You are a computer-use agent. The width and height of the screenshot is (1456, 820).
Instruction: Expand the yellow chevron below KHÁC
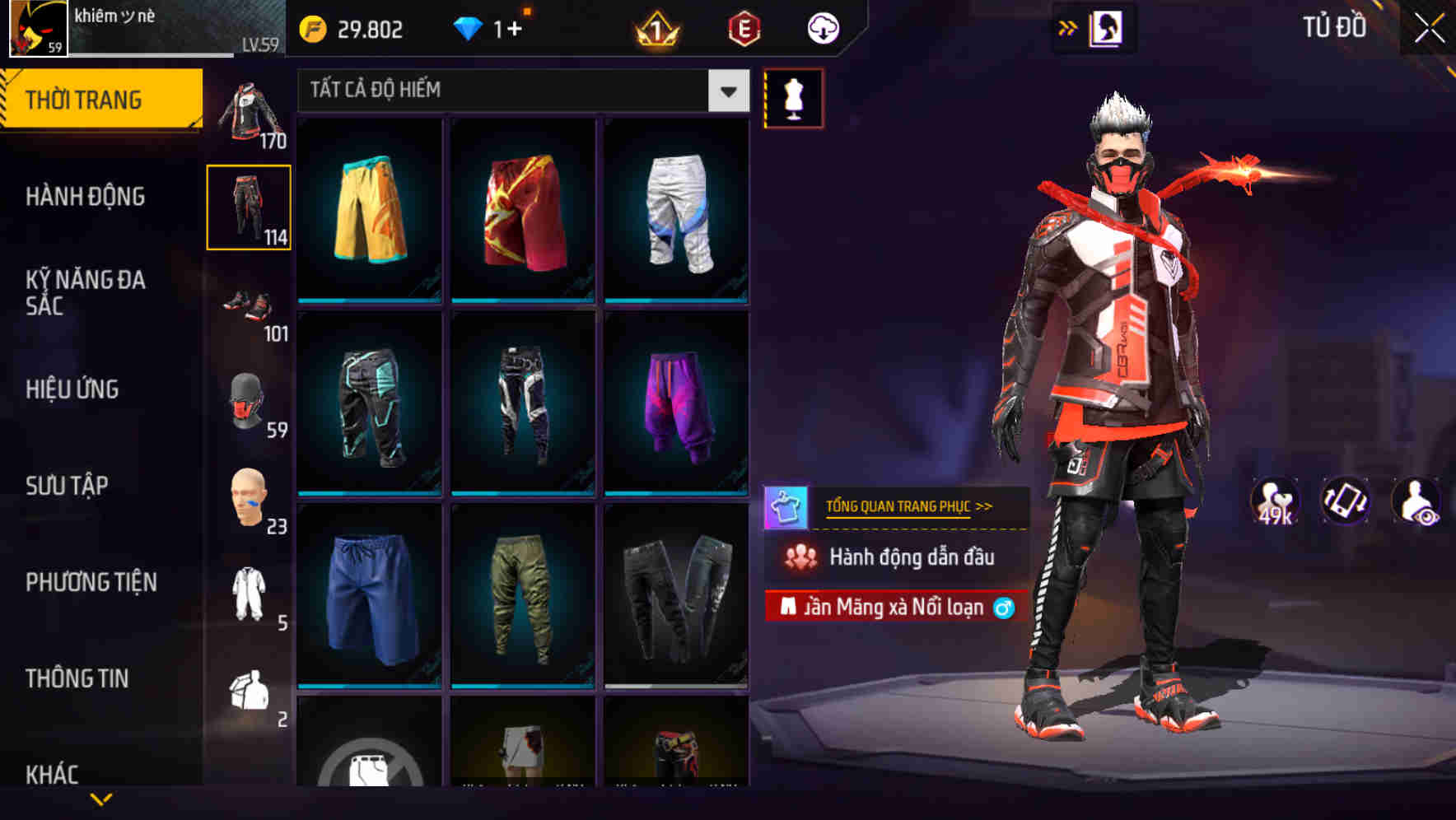(100, 799)
